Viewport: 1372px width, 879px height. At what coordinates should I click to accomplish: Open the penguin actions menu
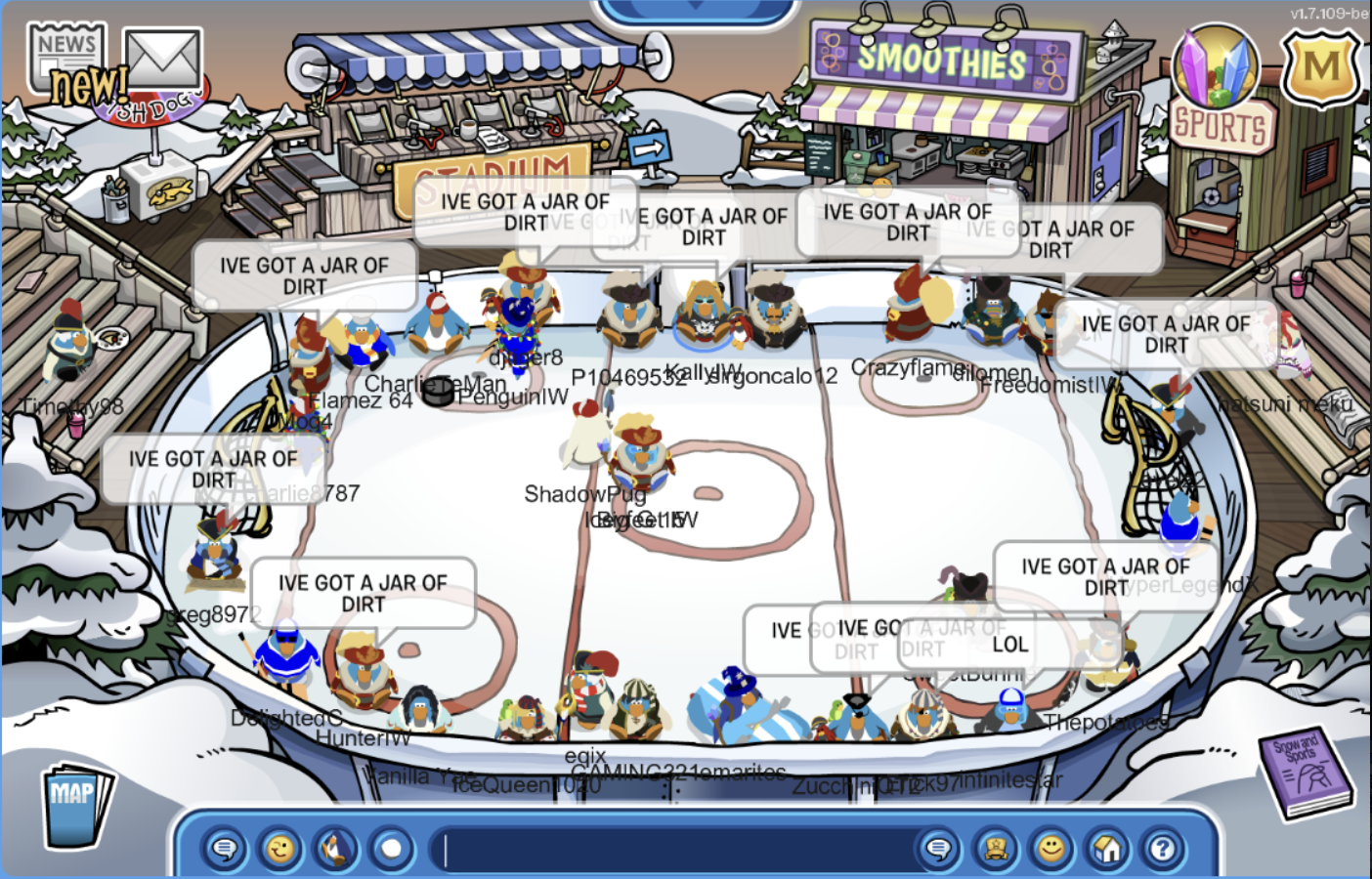tap(335, 848)
